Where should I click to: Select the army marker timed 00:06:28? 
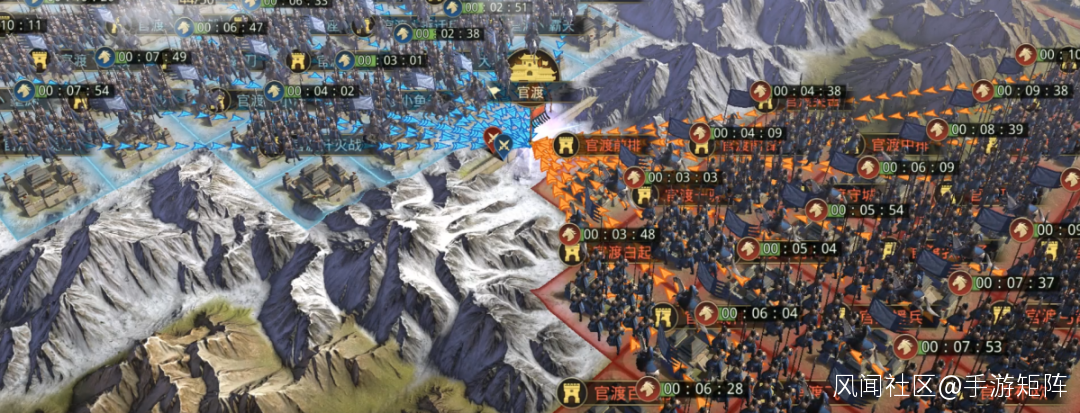click(x=650, y=388)
